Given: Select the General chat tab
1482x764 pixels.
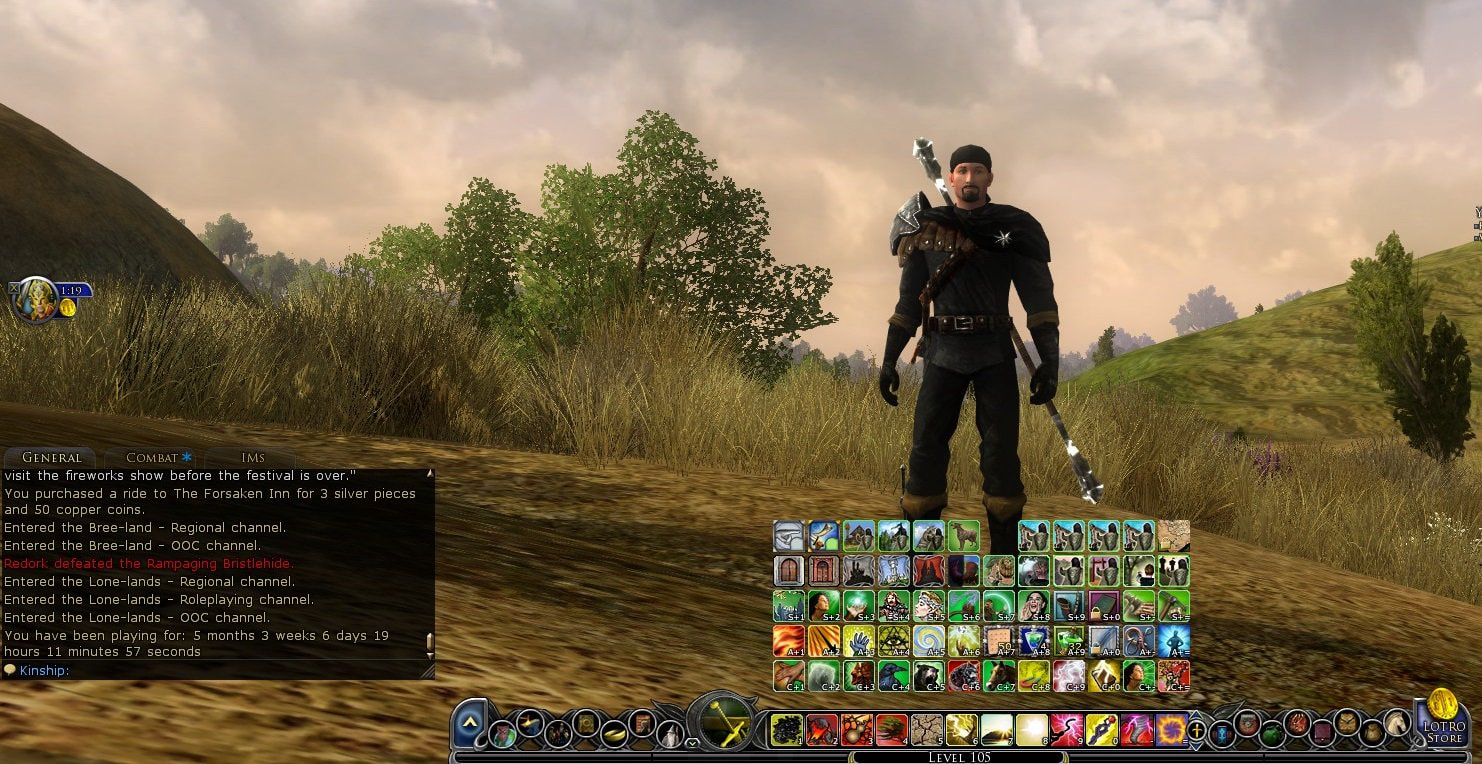Looking at the screenshot, I should click(51, 457).
